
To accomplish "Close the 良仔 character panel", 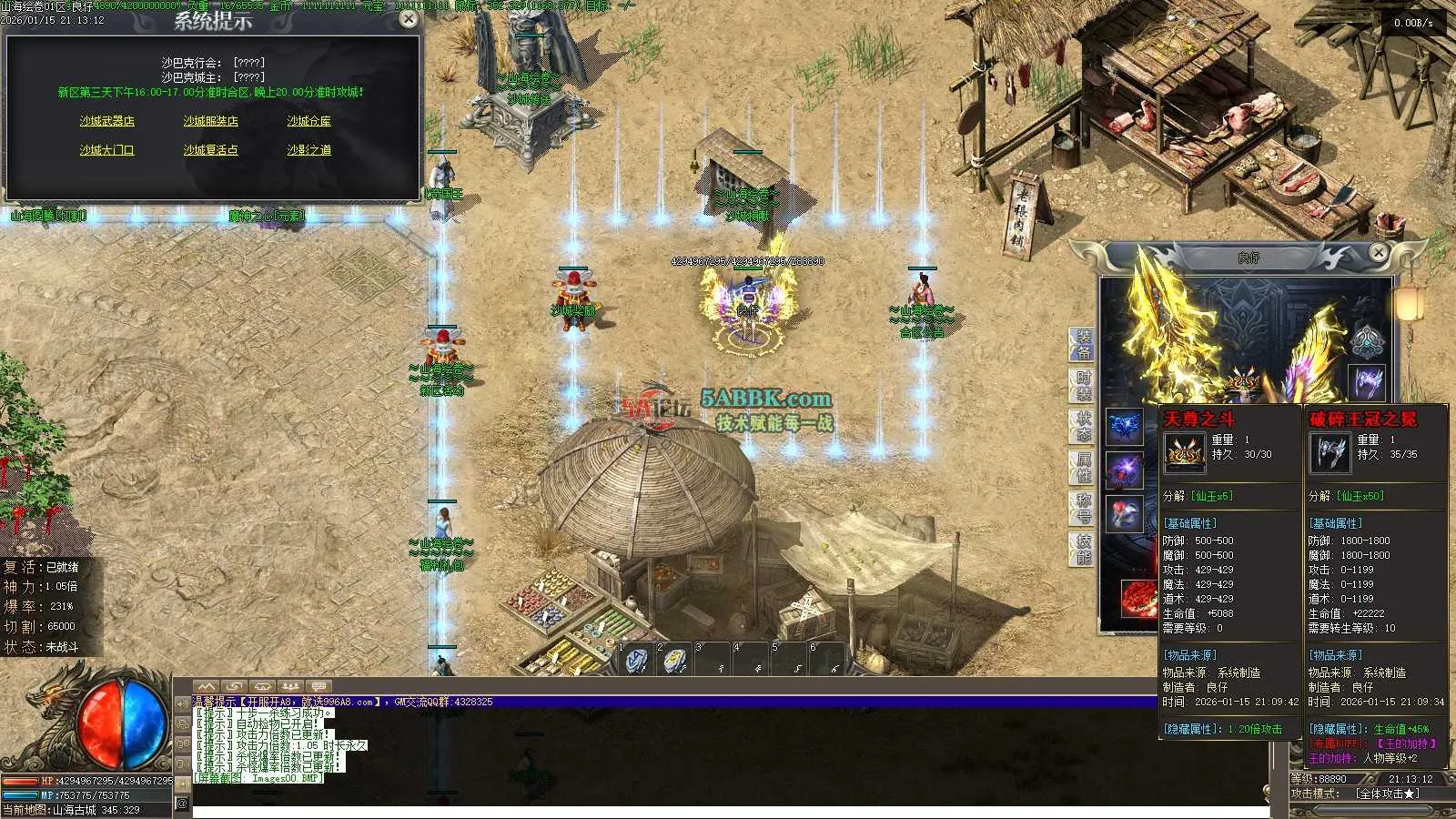I will coord(1379,253).
